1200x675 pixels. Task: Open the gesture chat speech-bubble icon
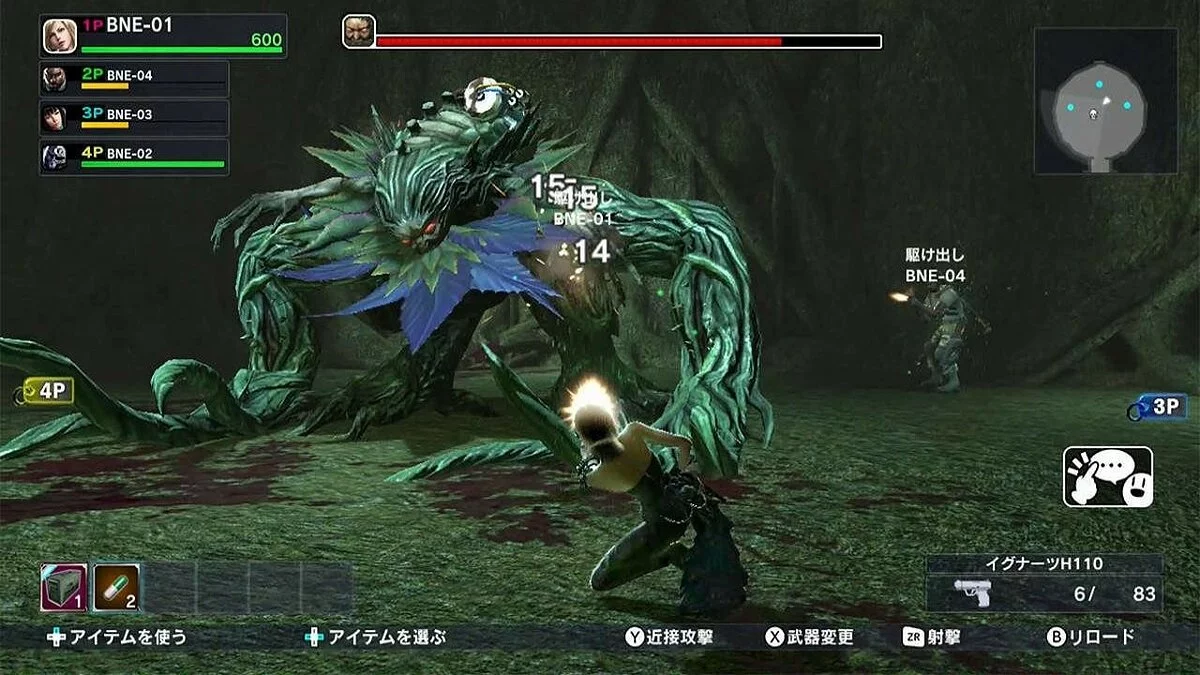tap(1107, 477)
